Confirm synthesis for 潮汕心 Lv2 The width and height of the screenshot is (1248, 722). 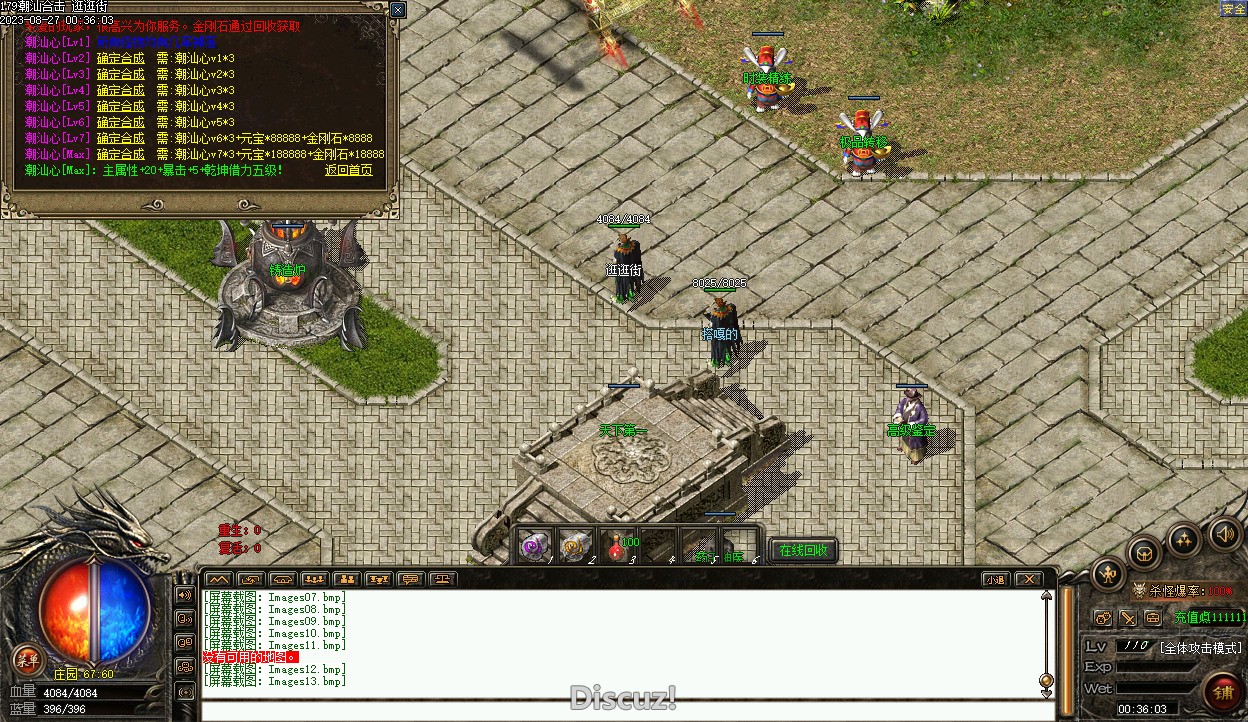click(x=120, y=58)
